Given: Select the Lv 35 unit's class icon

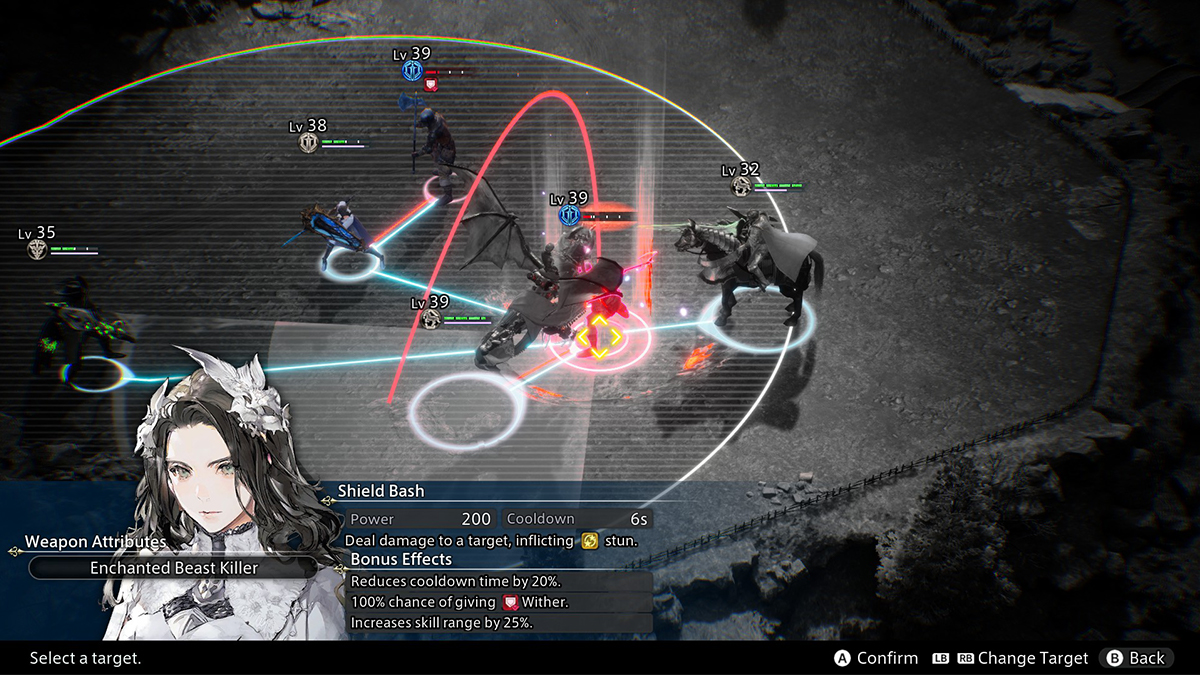Looking at the screenshot, I should tap(38, 250).
